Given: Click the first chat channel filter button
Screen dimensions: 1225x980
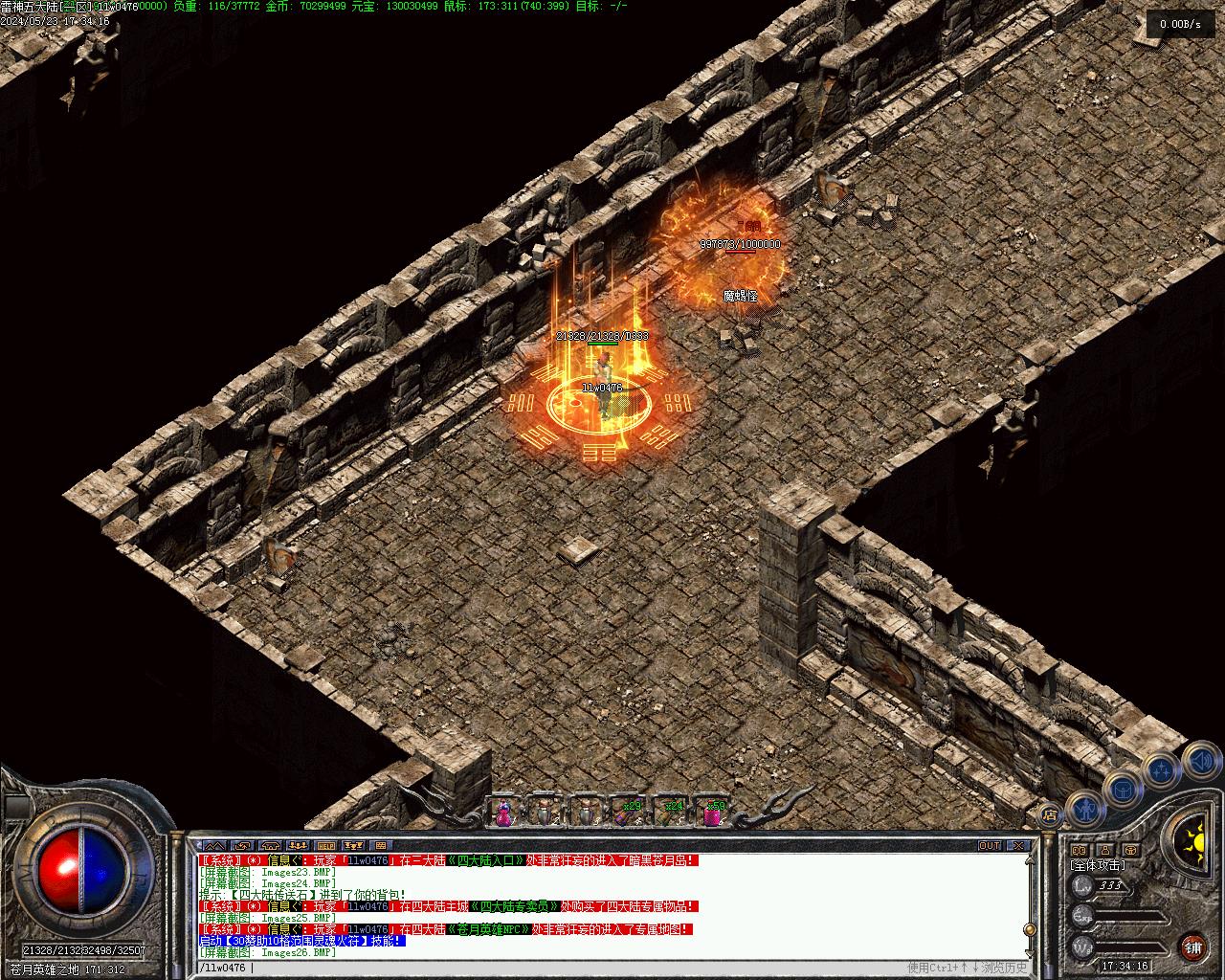Looking at the screenshot, I should (x=214, y=846).
